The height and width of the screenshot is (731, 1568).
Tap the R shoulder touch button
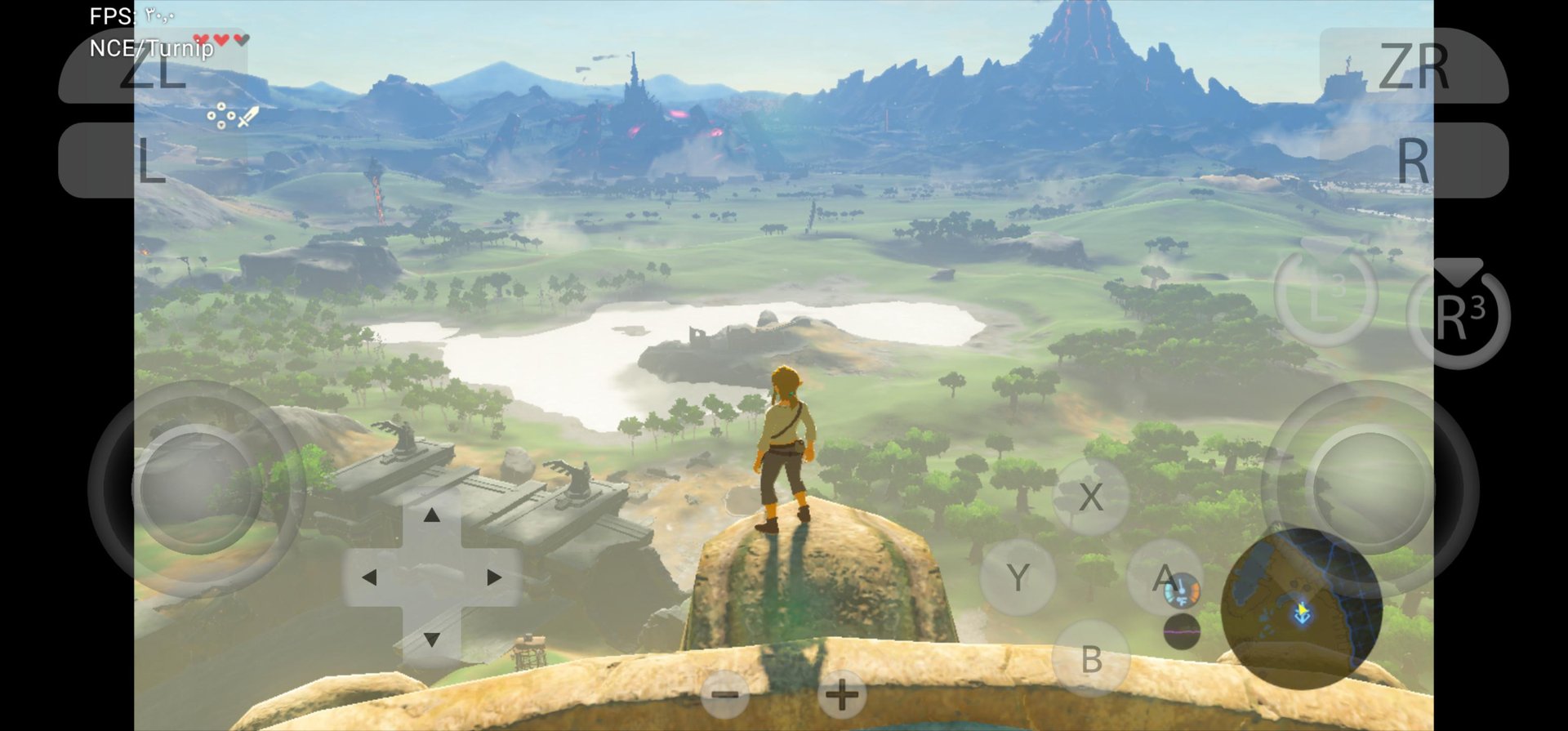(x=1414, y=160)
